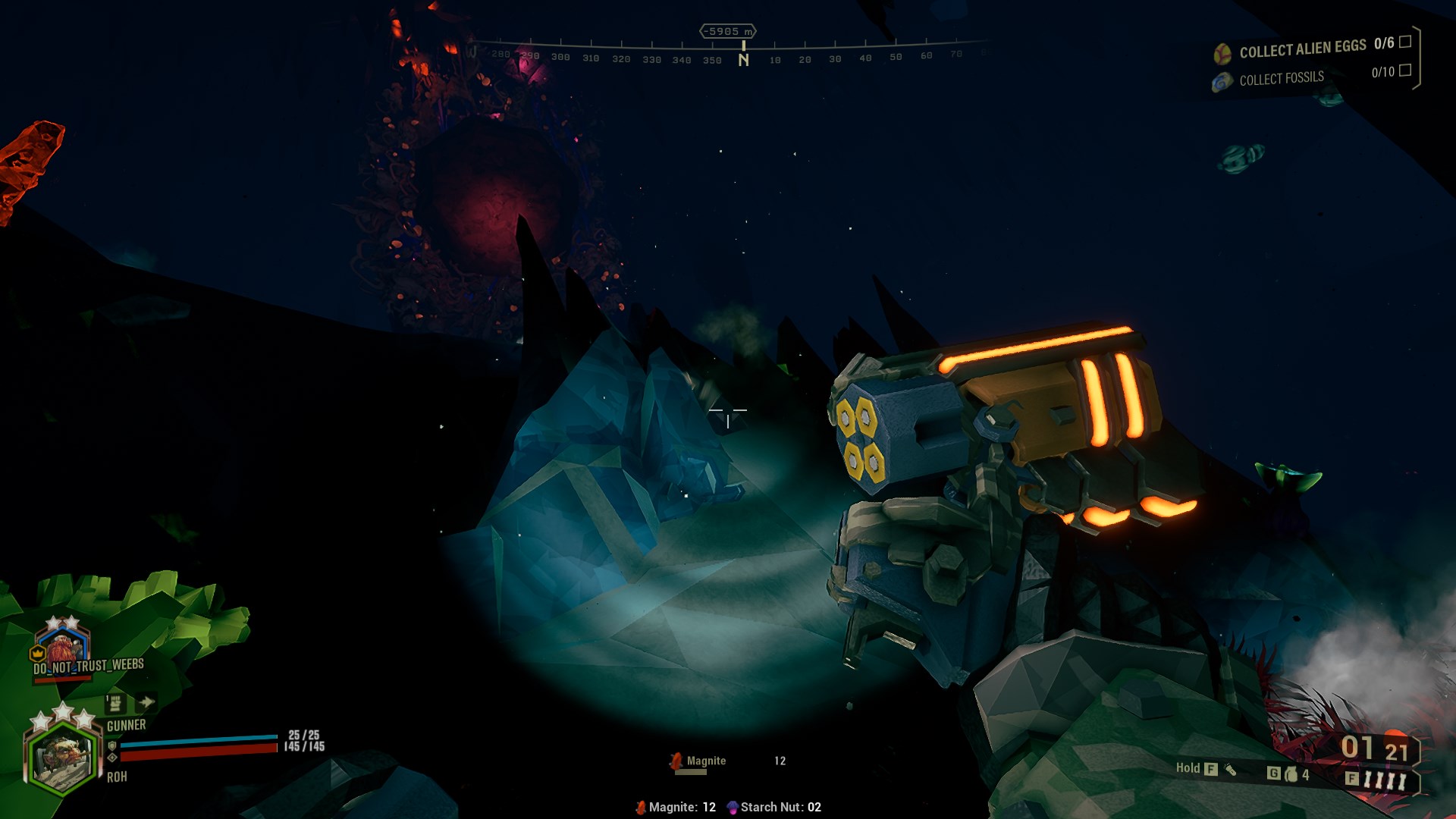Screen dimensions: 1456x819
Task: Click the Magnite resource icon above its progress bar
Action: click(x=675, y=760)
